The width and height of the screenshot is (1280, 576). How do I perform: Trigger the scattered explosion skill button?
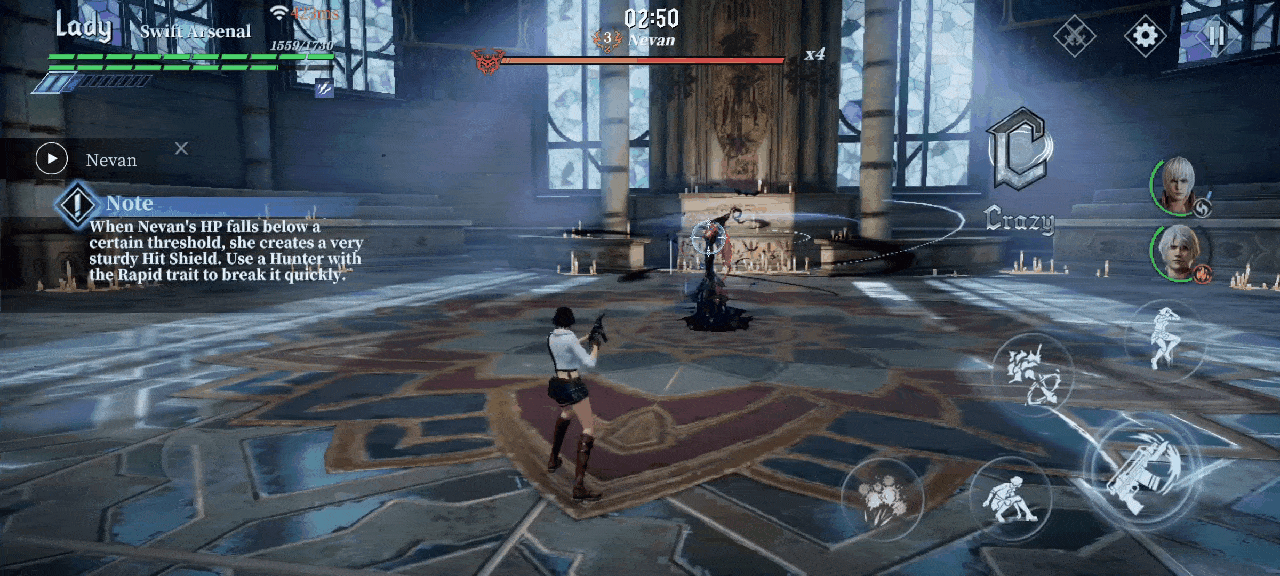tap(882, 498)
